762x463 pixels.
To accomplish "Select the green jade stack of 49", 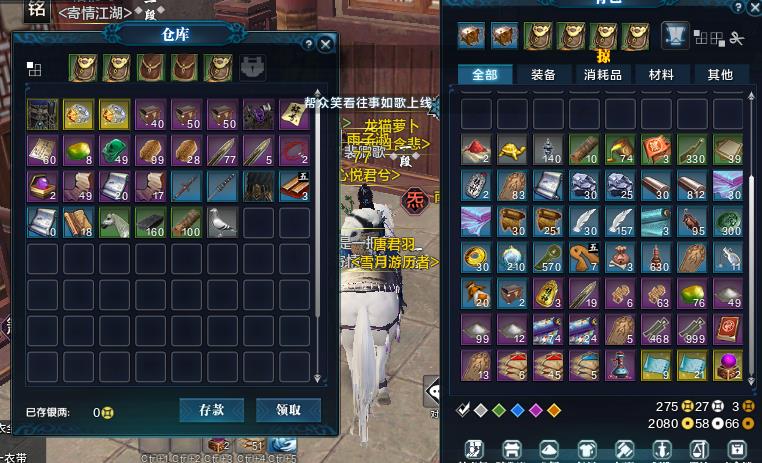I will [x=114, y=150].
